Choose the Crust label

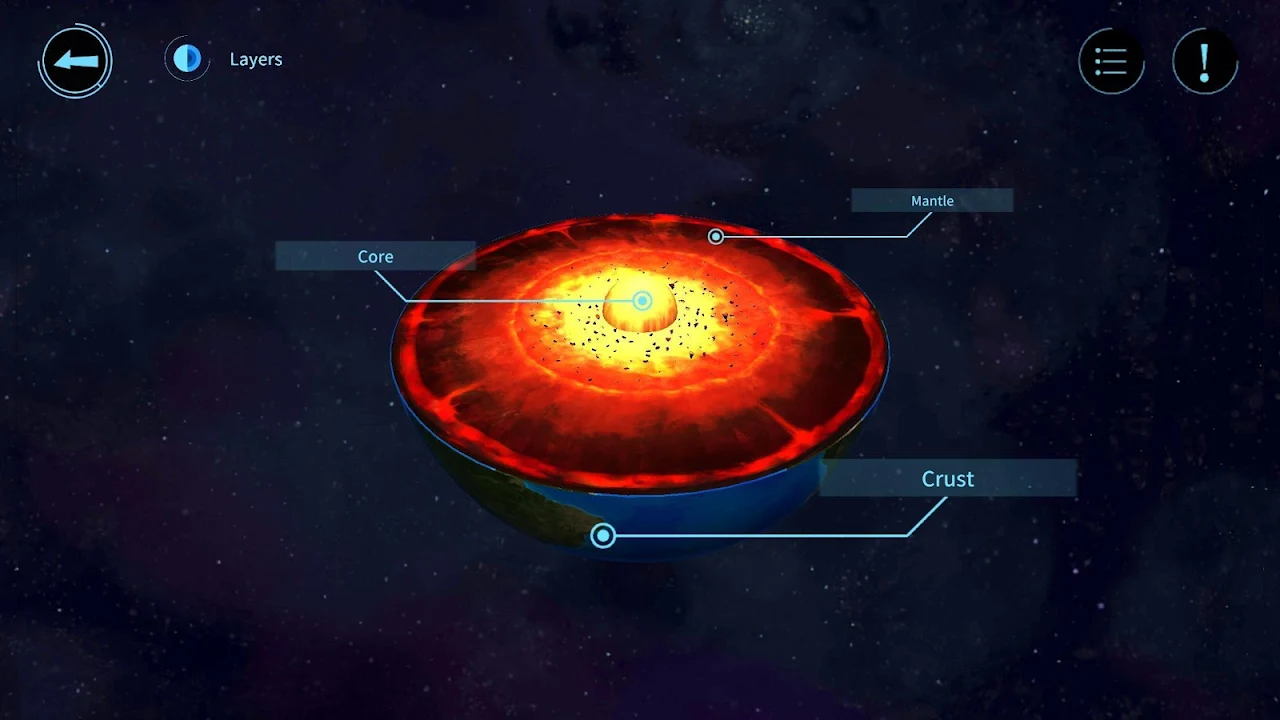pos(947,479)
